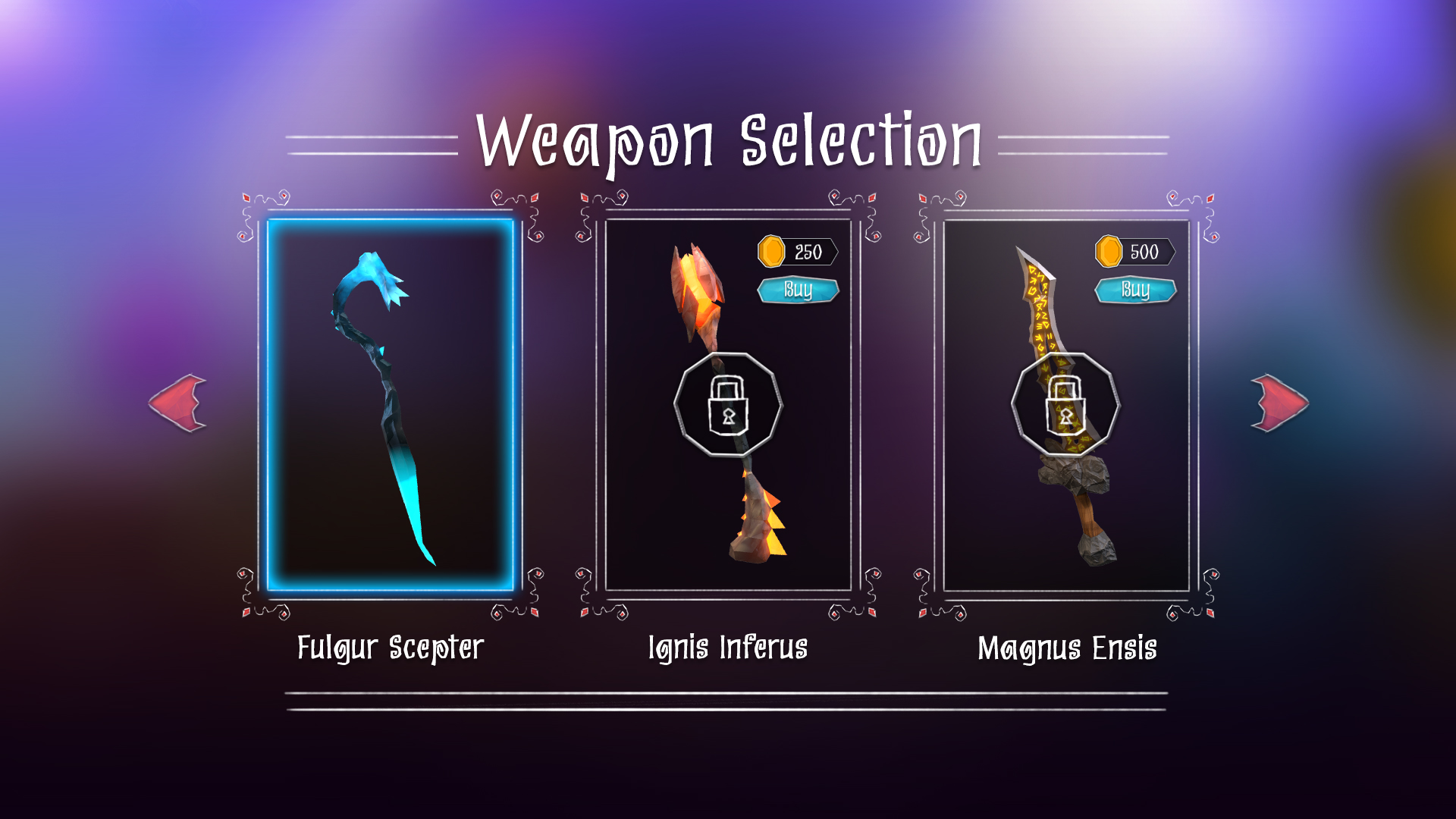Click the padlock on Ignis Inferus
Viewport: 1456px width, 819px height.
coord(728,405)
